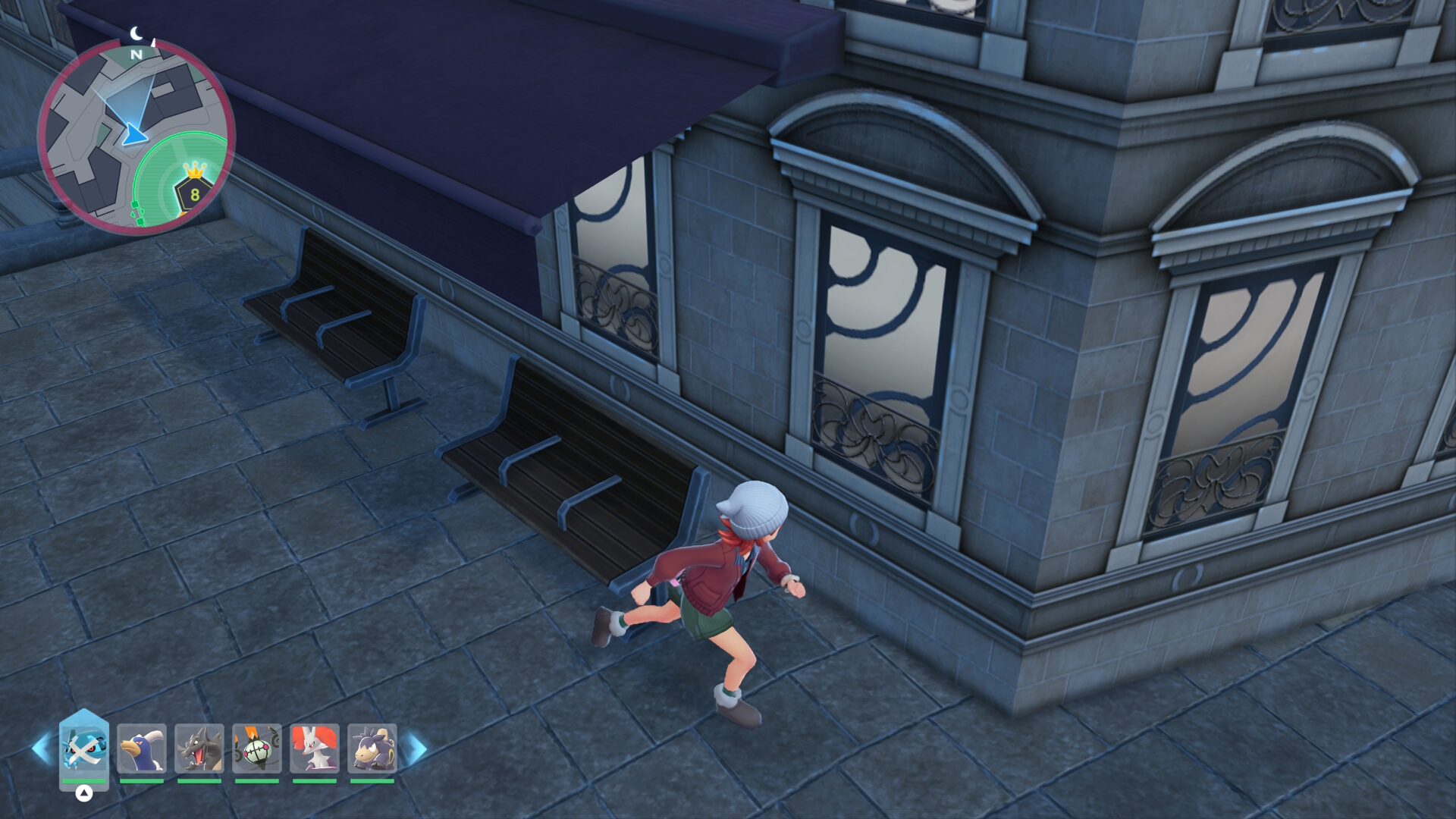Switch to the black Charizard slot
The height and width of the screenshot is (819, 1456).
point(199,748)
